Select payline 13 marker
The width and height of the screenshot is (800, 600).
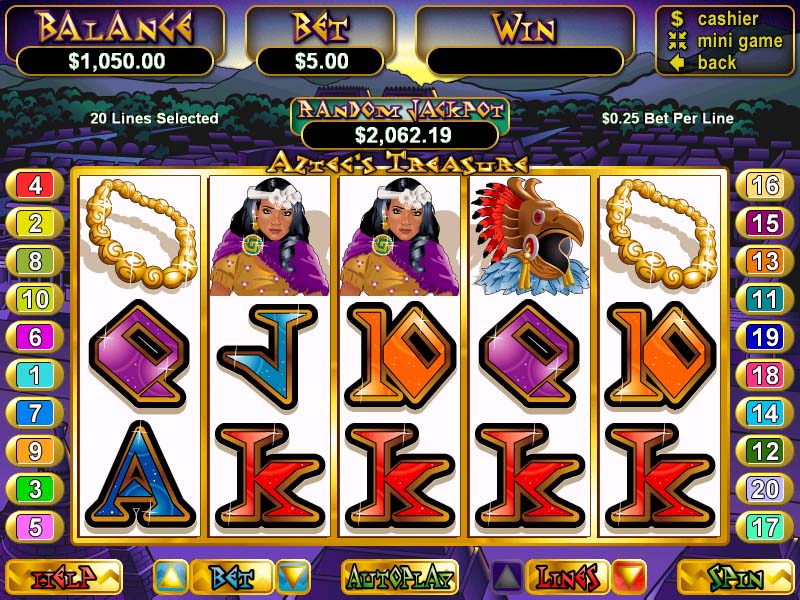click(765, 261)
